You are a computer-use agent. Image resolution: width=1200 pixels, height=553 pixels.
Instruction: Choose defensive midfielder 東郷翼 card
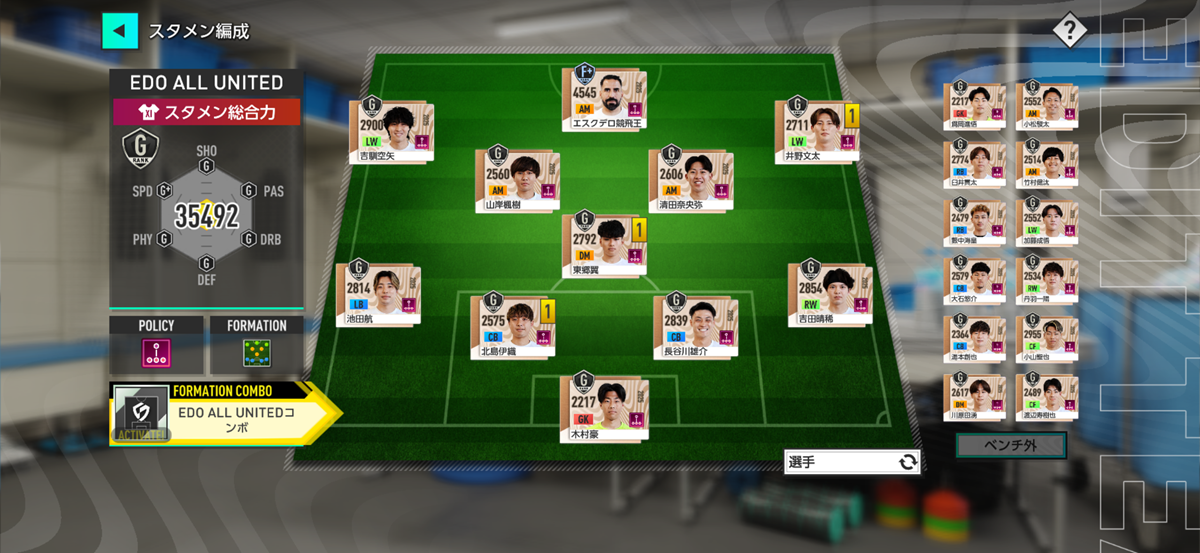(x=603, y=245)
